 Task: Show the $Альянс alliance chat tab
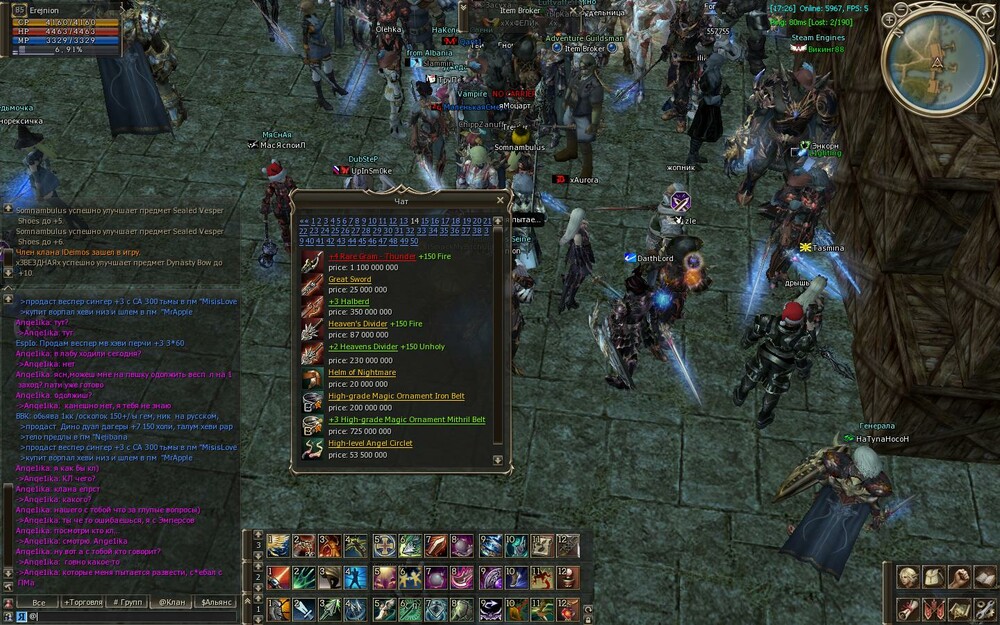[x=217, y=603]
